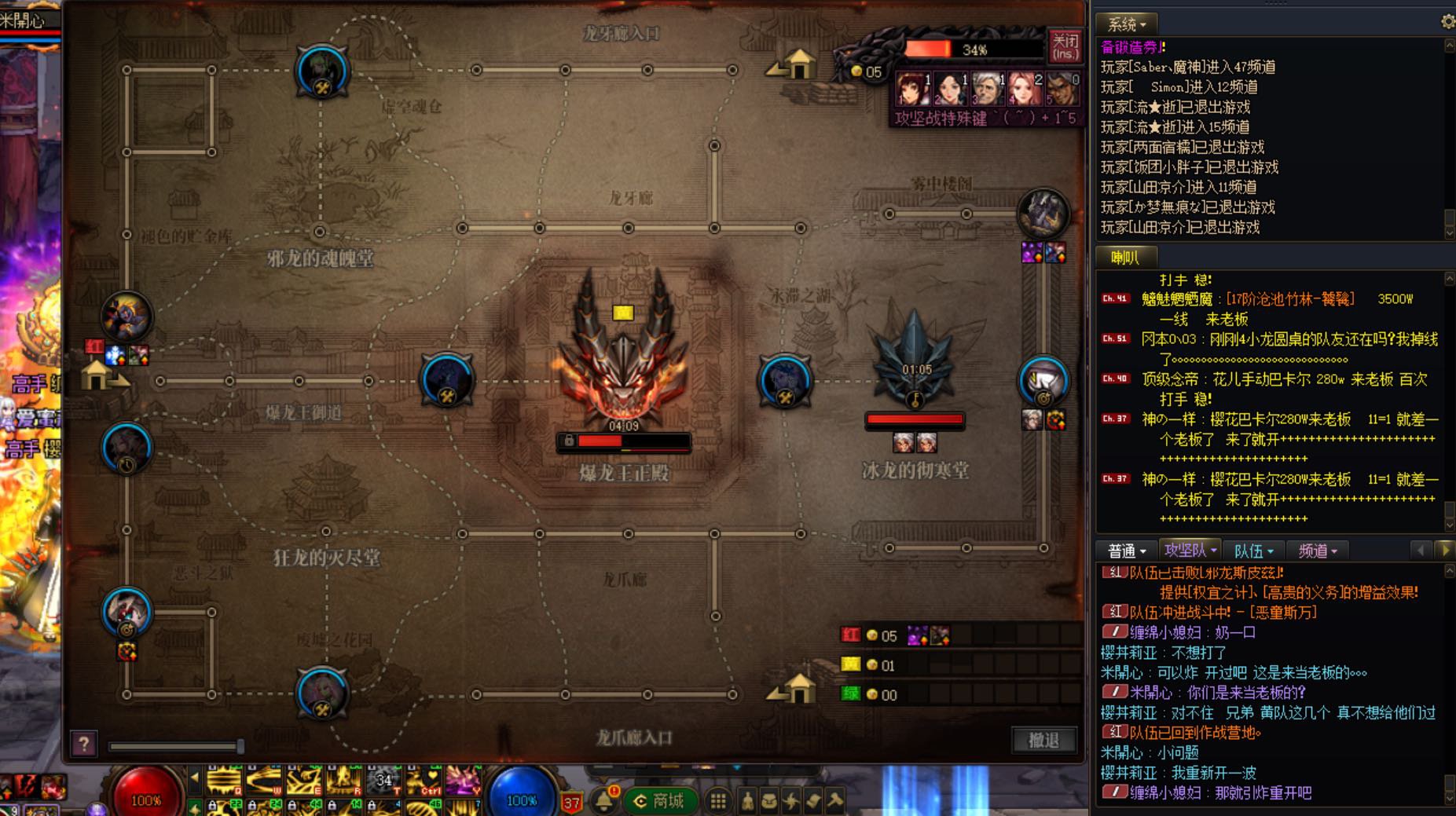
Task: Check the notification bell icon
Action: pyautogui.click(x=604, y=800)
